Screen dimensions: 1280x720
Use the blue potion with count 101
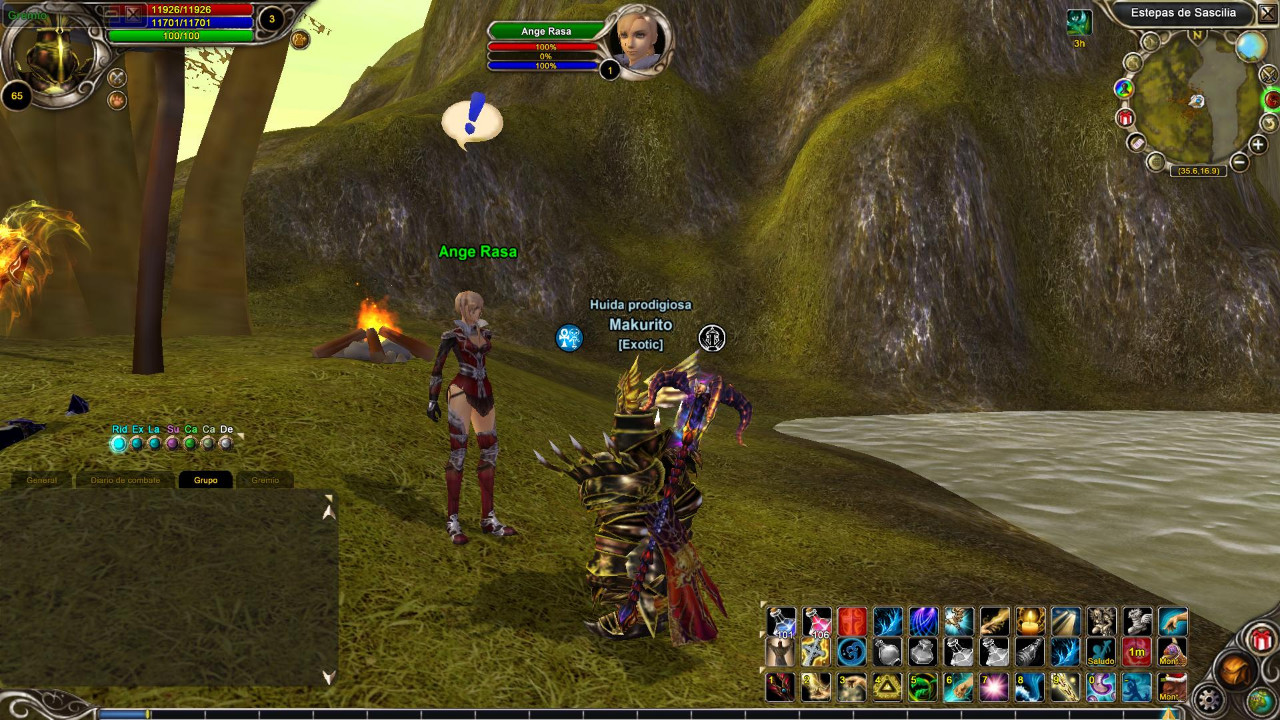tap(781, 622)
